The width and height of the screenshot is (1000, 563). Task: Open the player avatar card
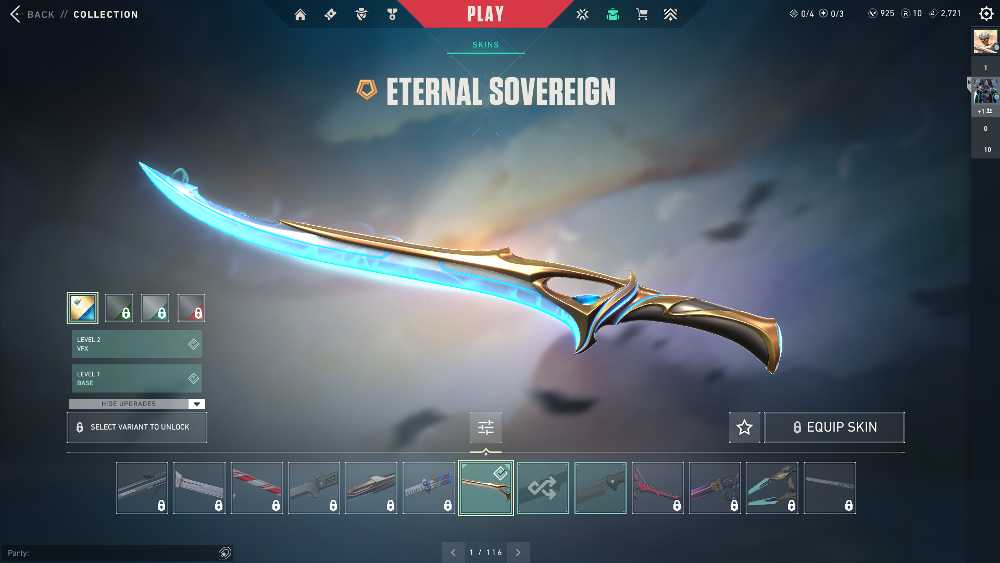985,42
